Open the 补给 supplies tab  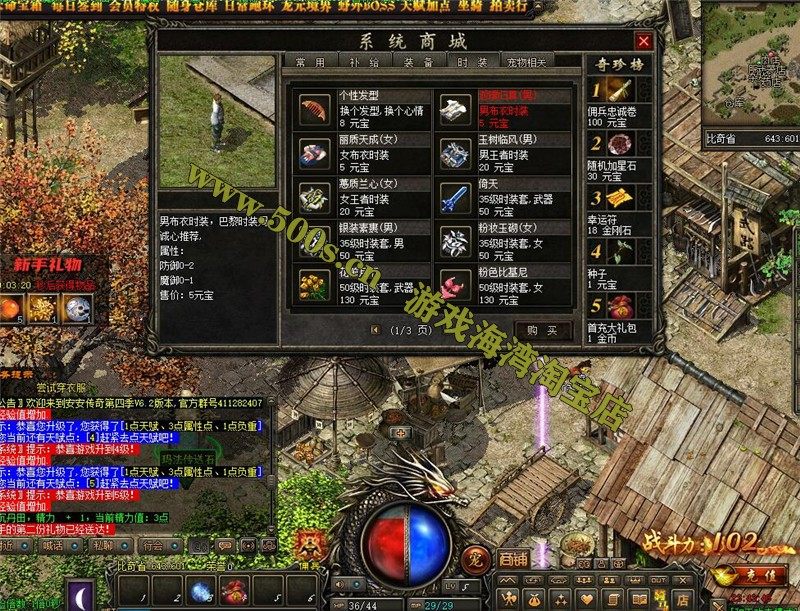(364, 63)
